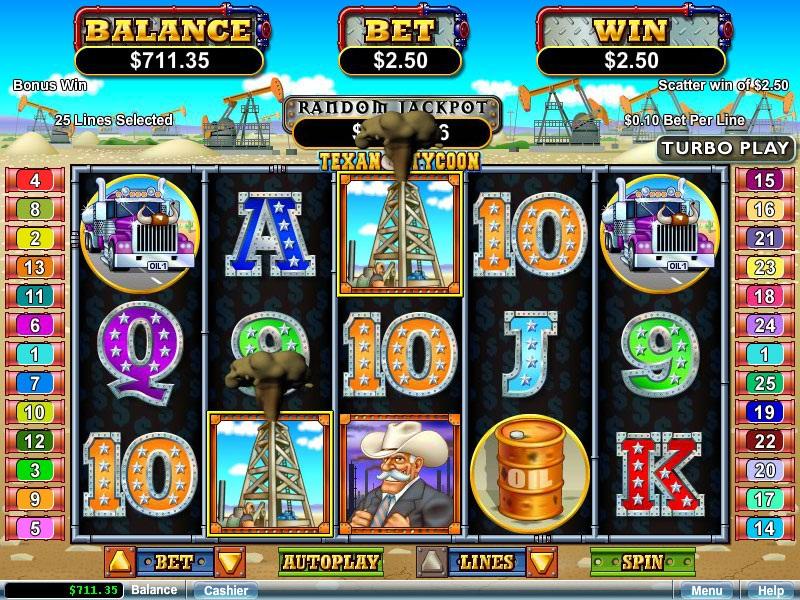
Task: Select payline 25 marker
Action: click(764, 383)
